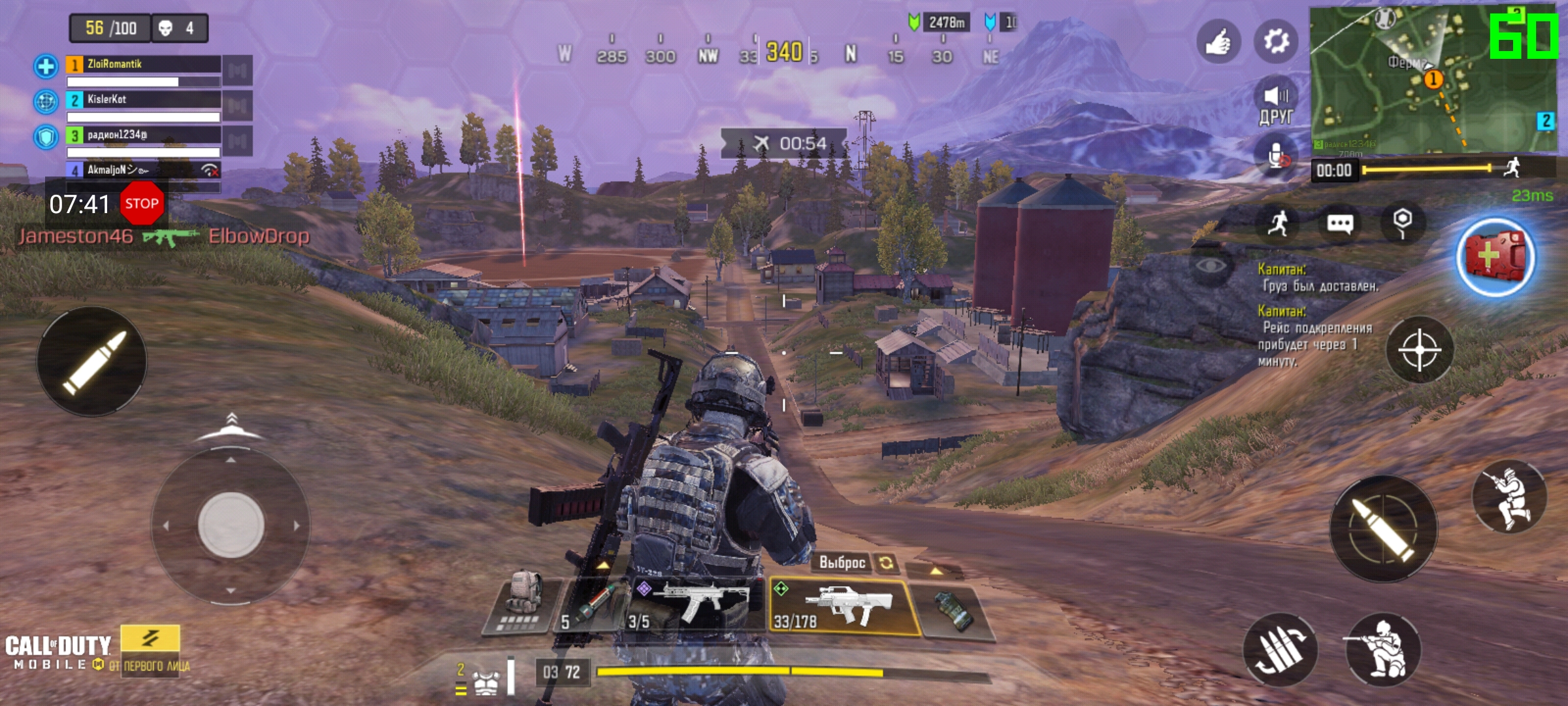This screenshot has height=706, width=1568.
Task: Tap the crosshair aim-down-sights button
Action: (1419, 350)
